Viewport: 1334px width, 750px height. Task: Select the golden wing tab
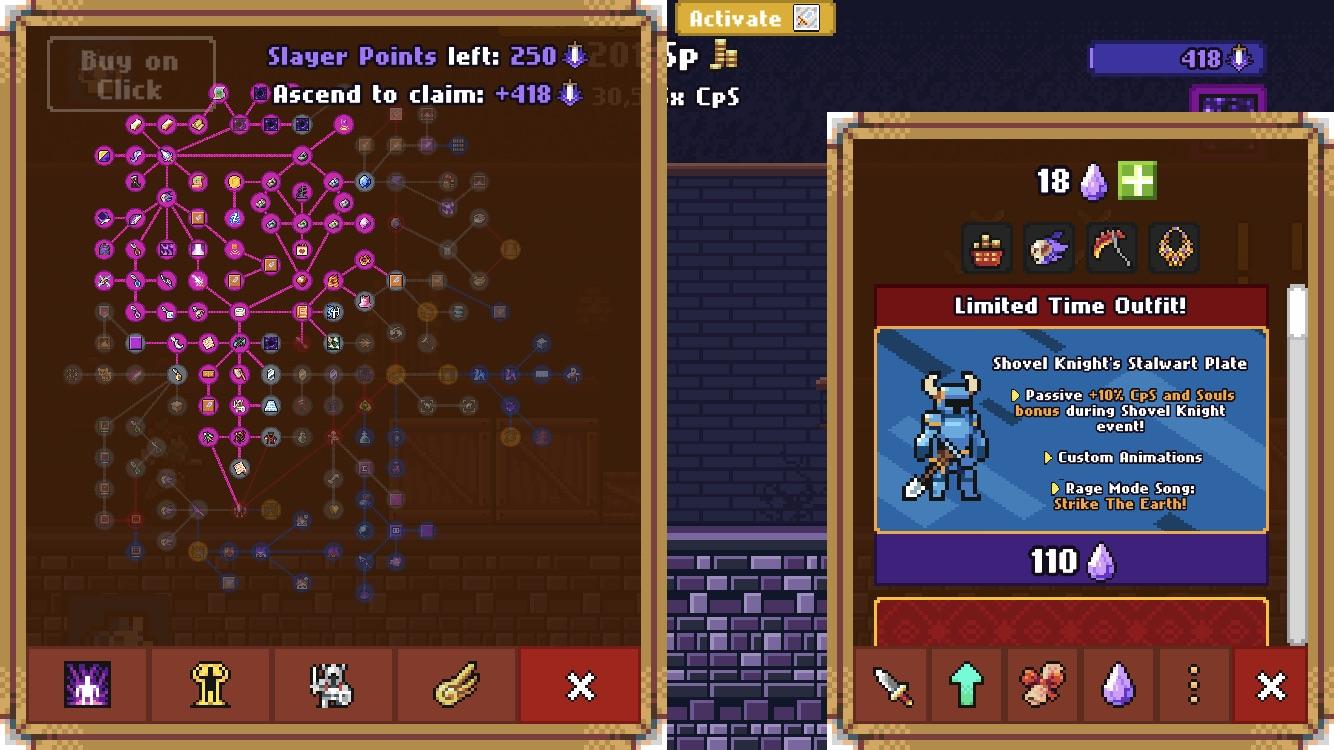pyautogui.click(x=457, y=686)
